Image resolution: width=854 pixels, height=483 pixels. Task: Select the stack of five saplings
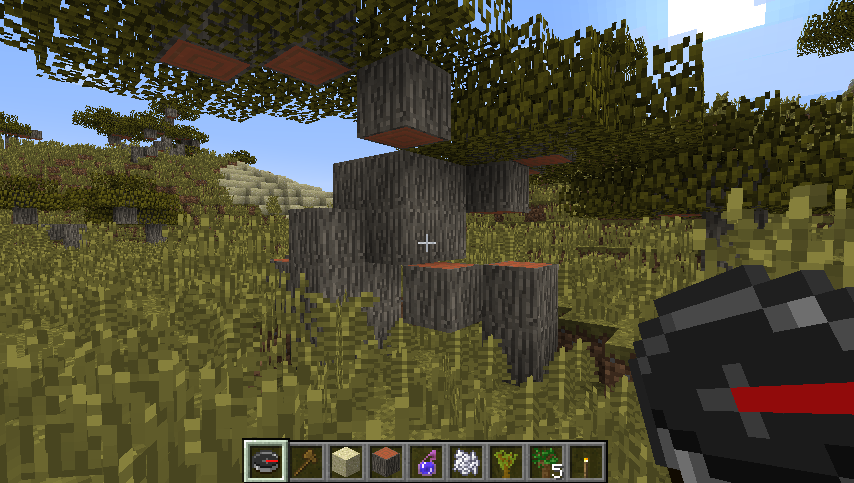[547, 461]
